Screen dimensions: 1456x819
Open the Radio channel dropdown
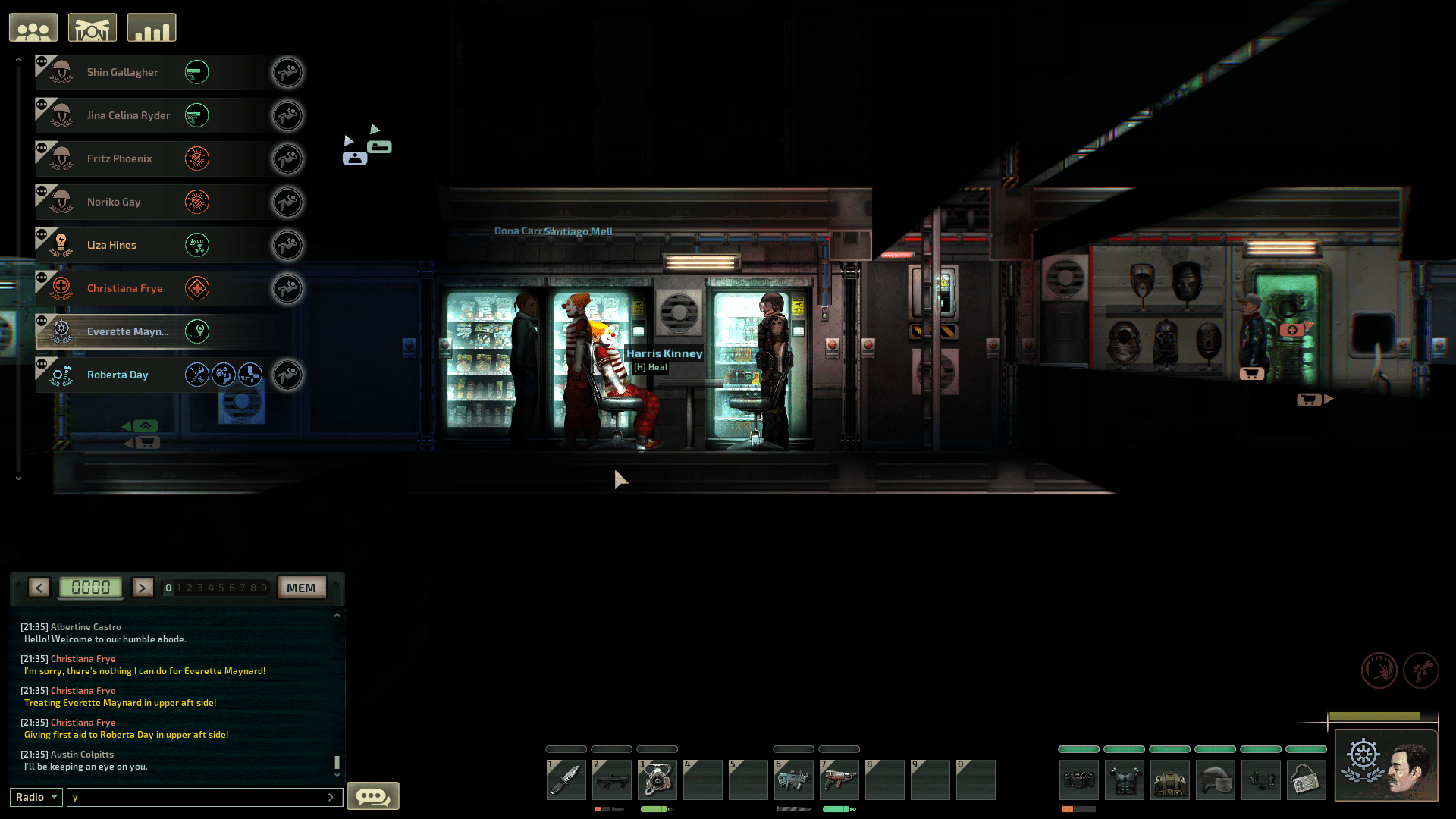coord(35,797)
